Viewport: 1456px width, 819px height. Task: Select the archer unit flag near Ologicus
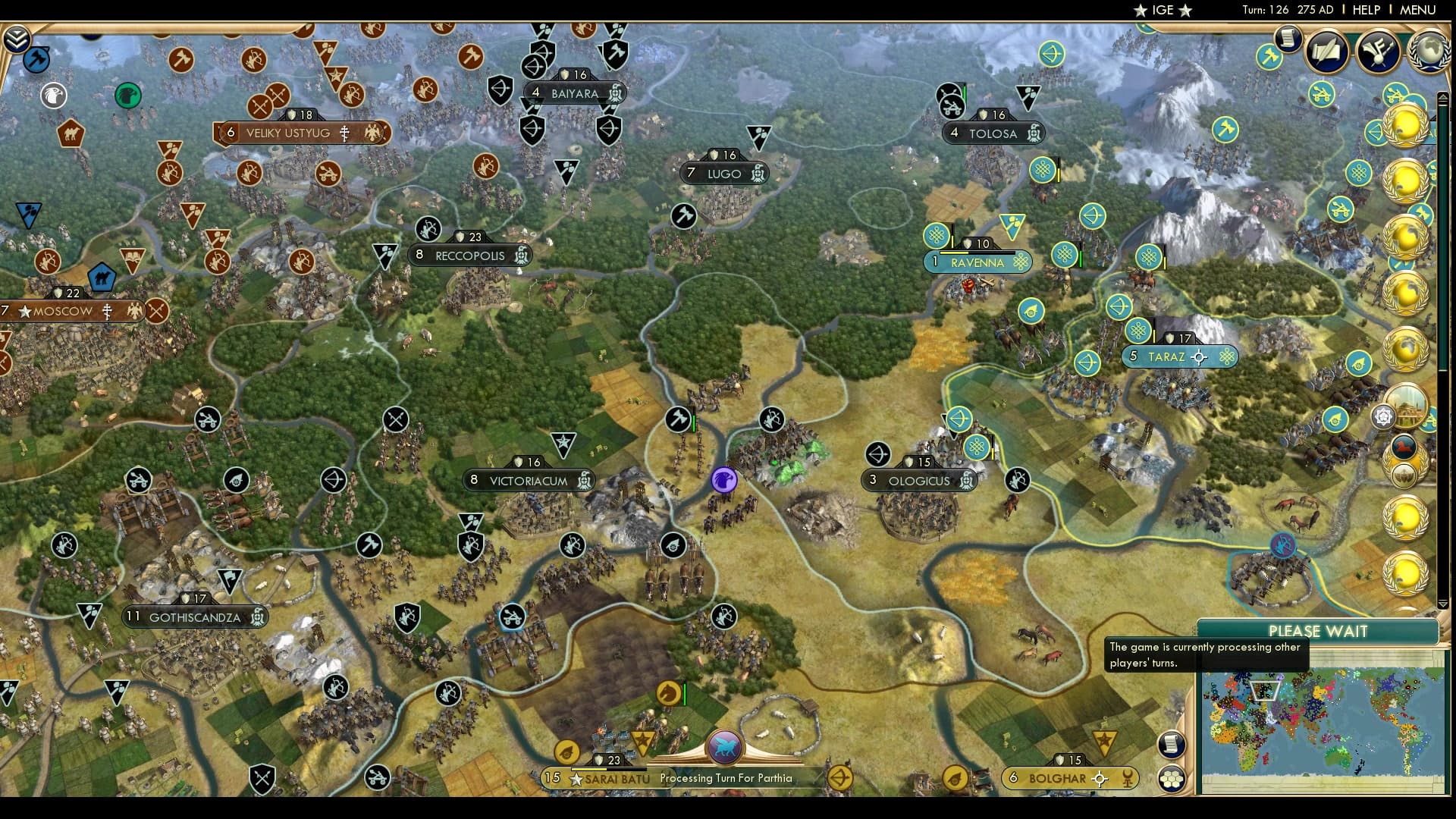[x=878, y=455]
